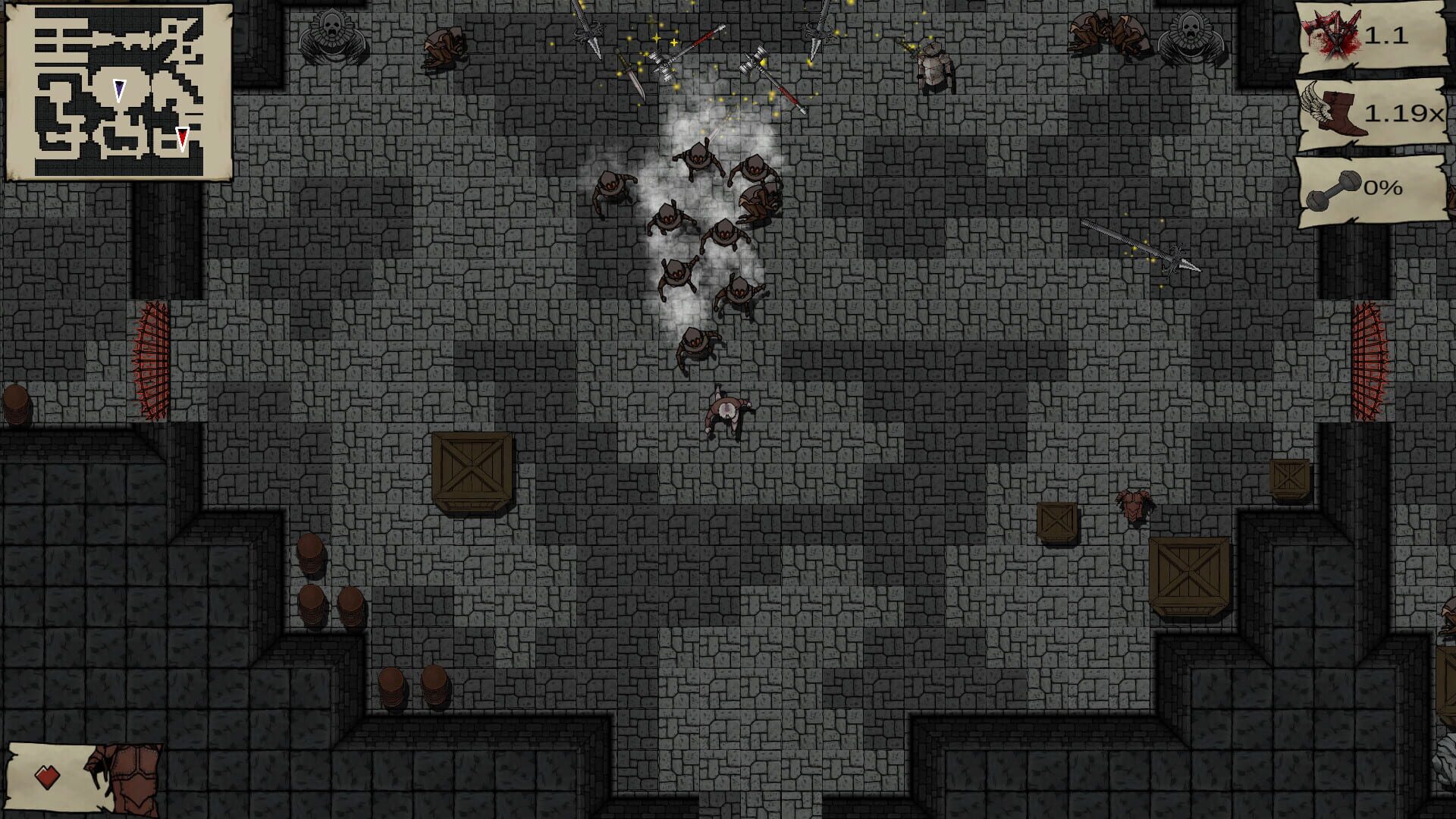Select the armored chestplate enemy at top
This screenshot has width=1456, height=819.
[x=934, y=68]
